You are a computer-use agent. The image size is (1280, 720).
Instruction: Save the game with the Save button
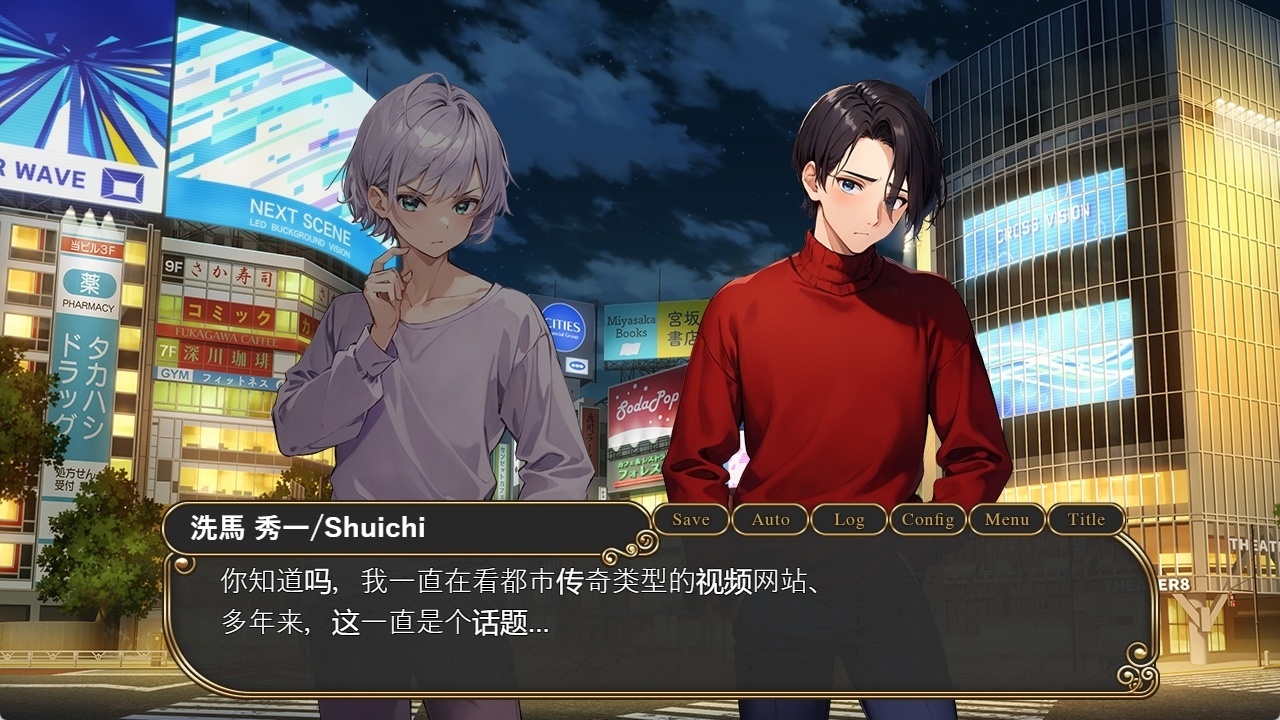pyautogui.click(x=691, y=519)
